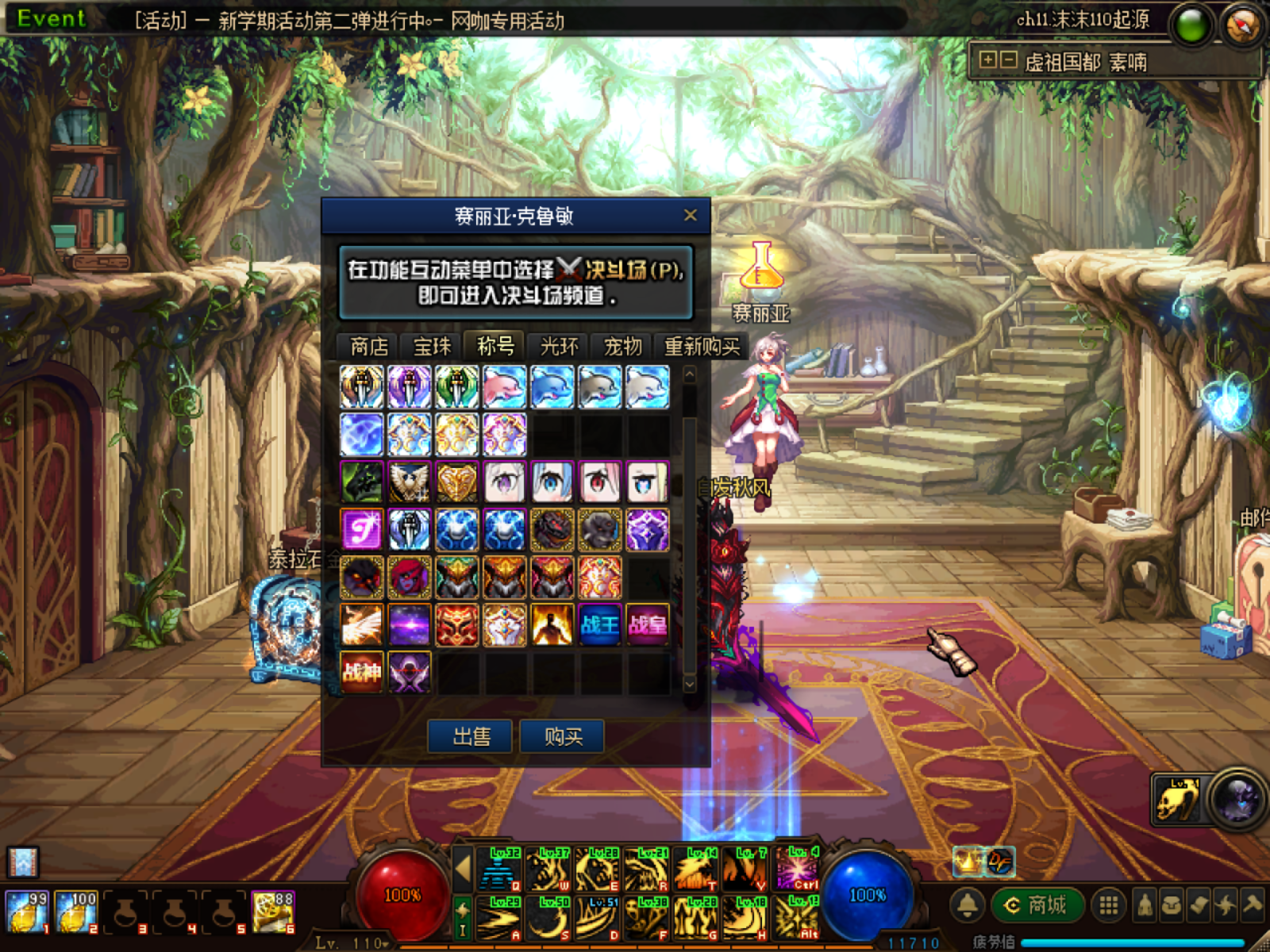Open the 重新购买 tab
1270x952 pixels.
[x=702, y=347]
